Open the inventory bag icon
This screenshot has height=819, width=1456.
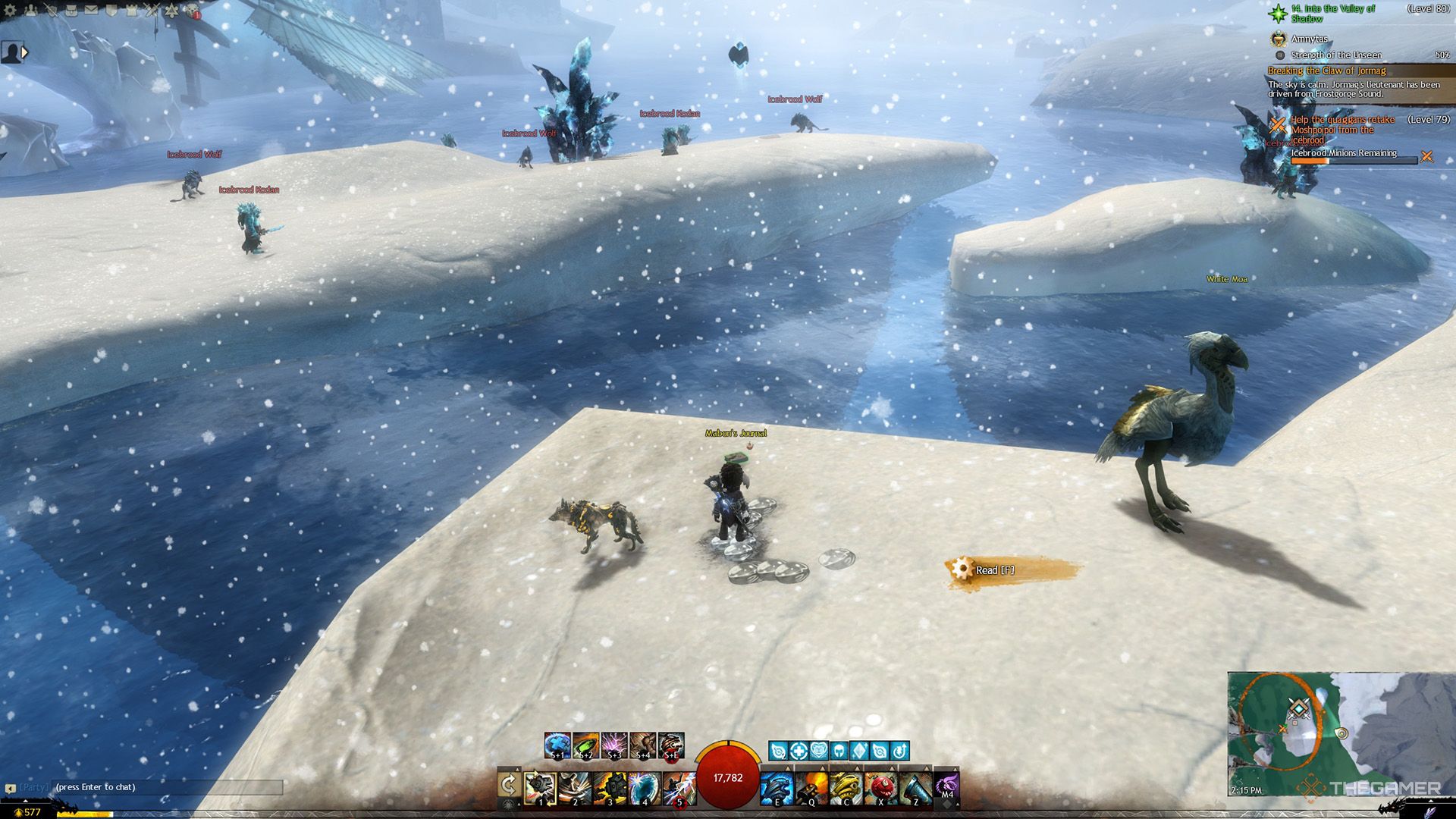pos(71,11)
